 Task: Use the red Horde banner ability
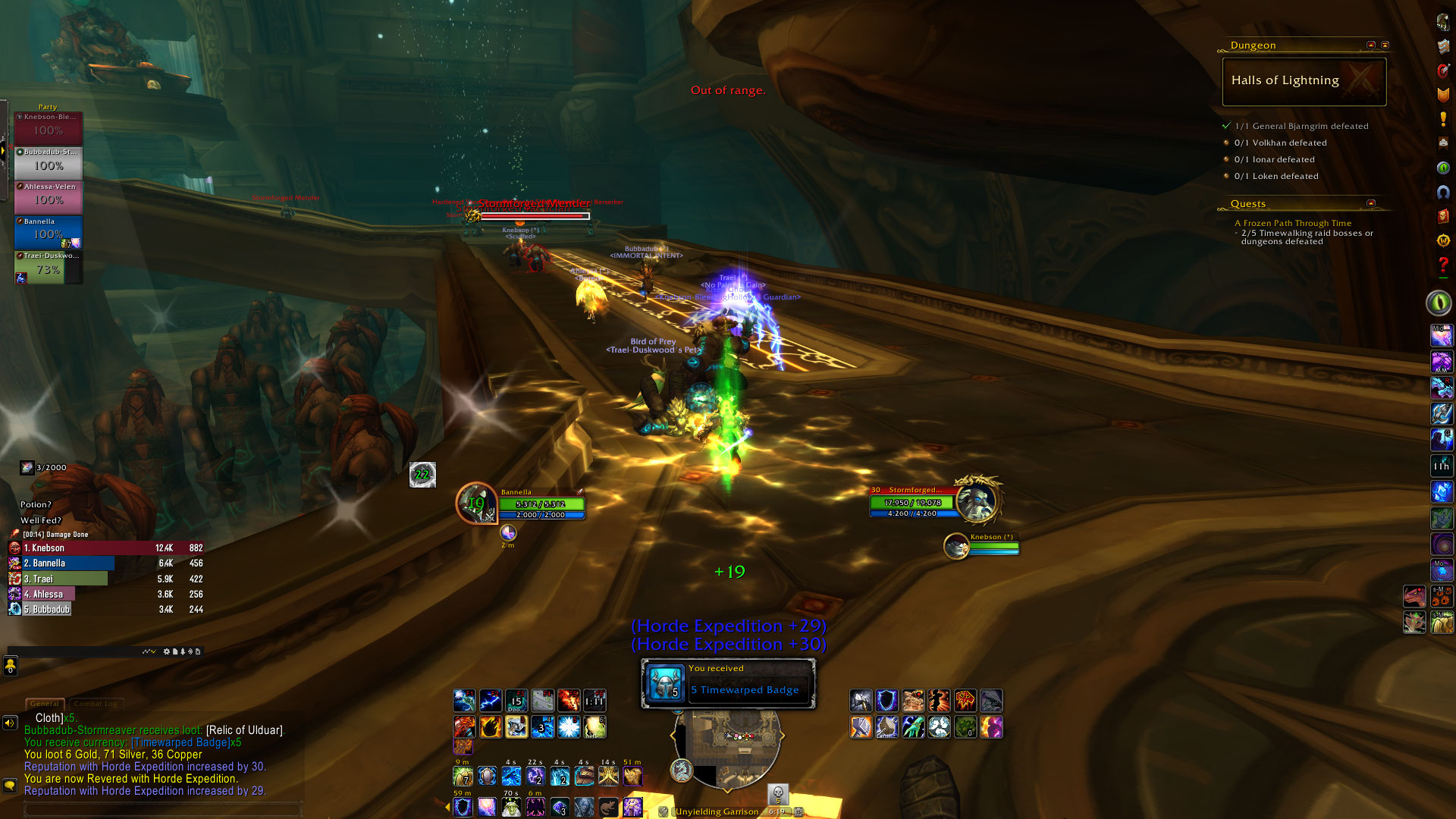(x=965, y=700)
